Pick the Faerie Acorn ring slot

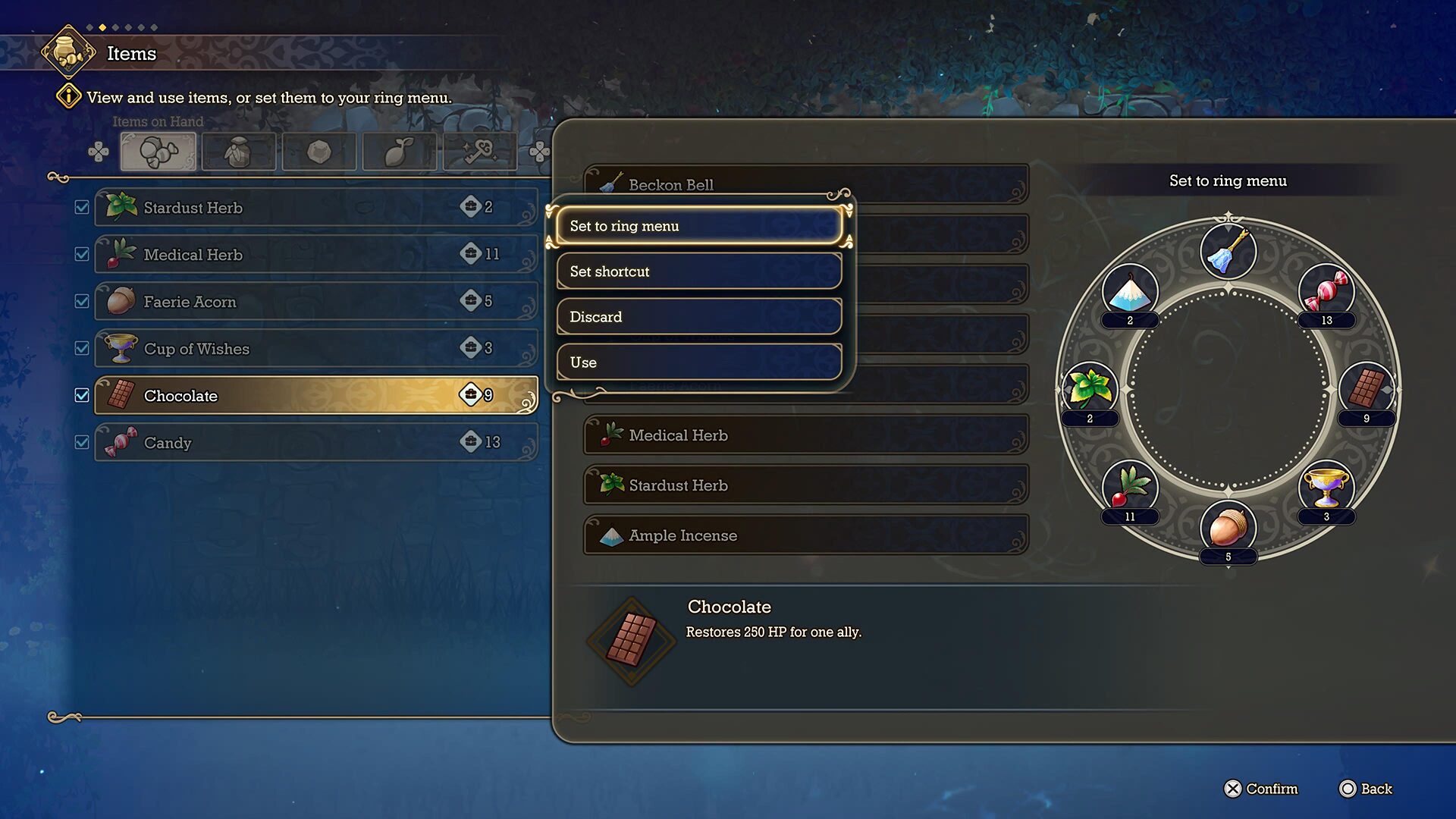[1228, 527]
